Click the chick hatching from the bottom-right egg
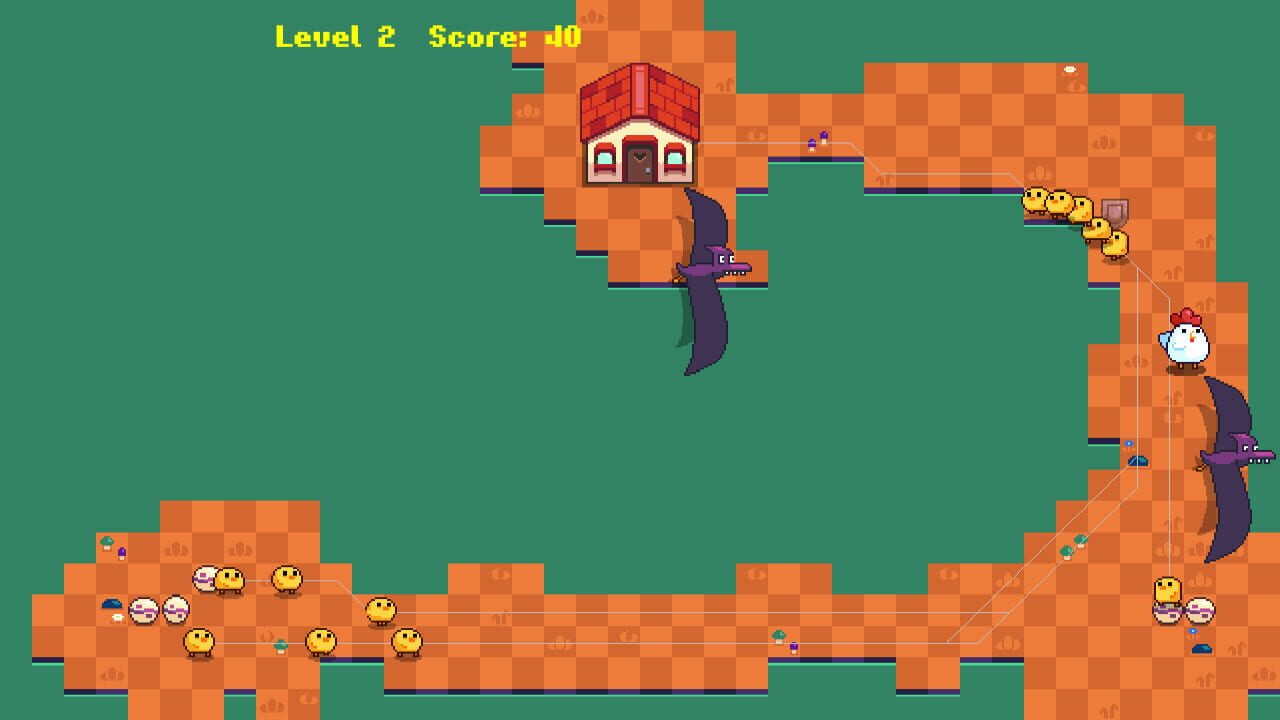1280x720 pixels. [1167, 590]
